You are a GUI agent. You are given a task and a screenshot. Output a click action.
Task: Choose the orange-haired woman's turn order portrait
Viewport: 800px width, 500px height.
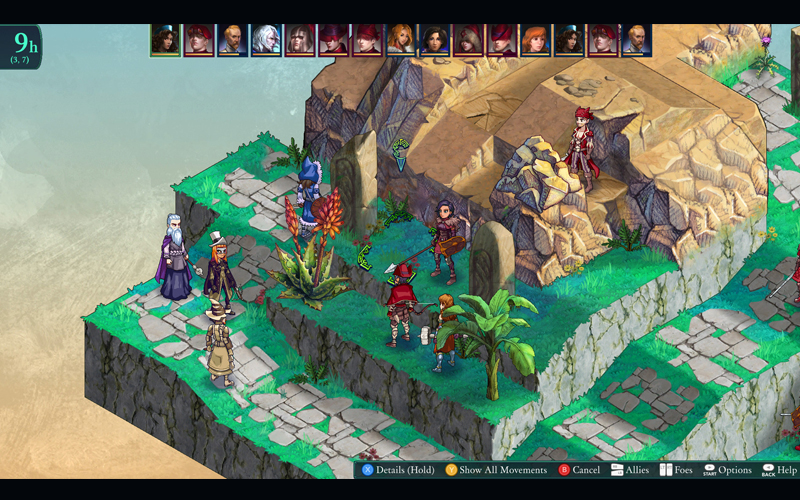(x=535, y=40)
